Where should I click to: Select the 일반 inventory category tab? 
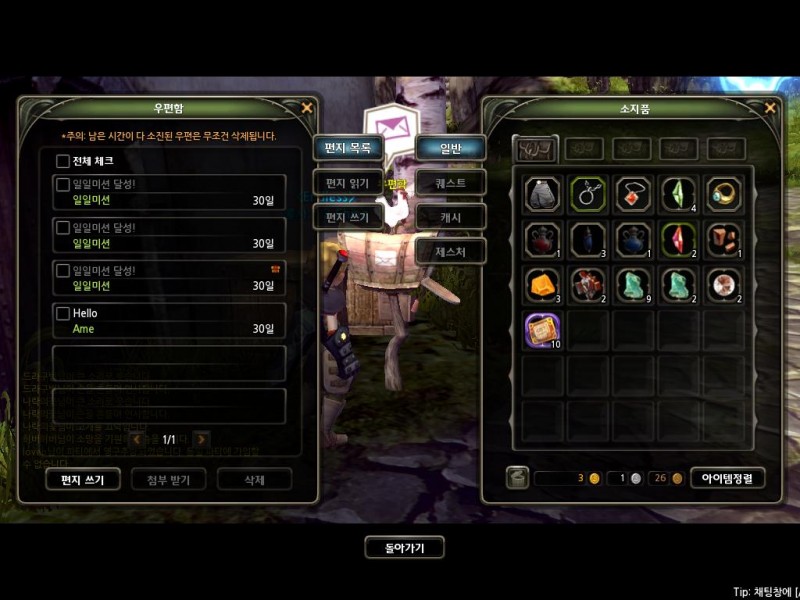click(x=451, y=148)
